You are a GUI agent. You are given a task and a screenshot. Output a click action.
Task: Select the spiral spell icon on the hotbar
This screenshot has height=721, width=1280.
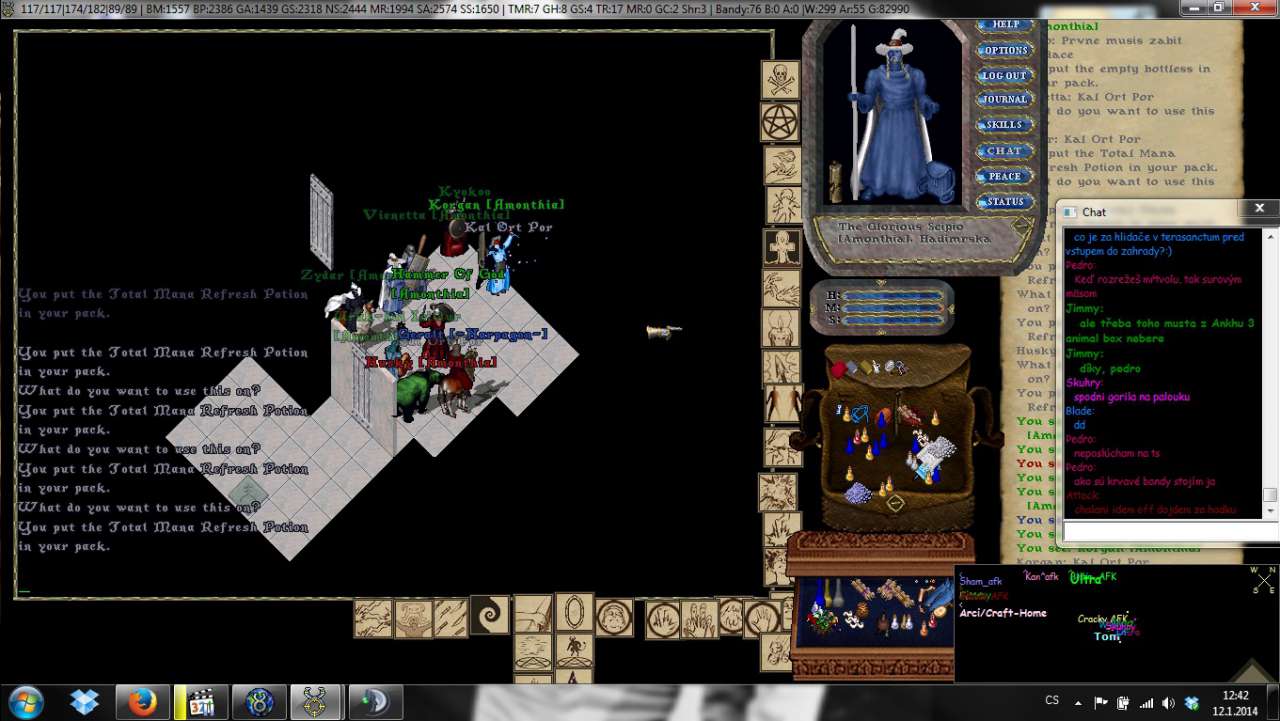[x=490, y=614]
